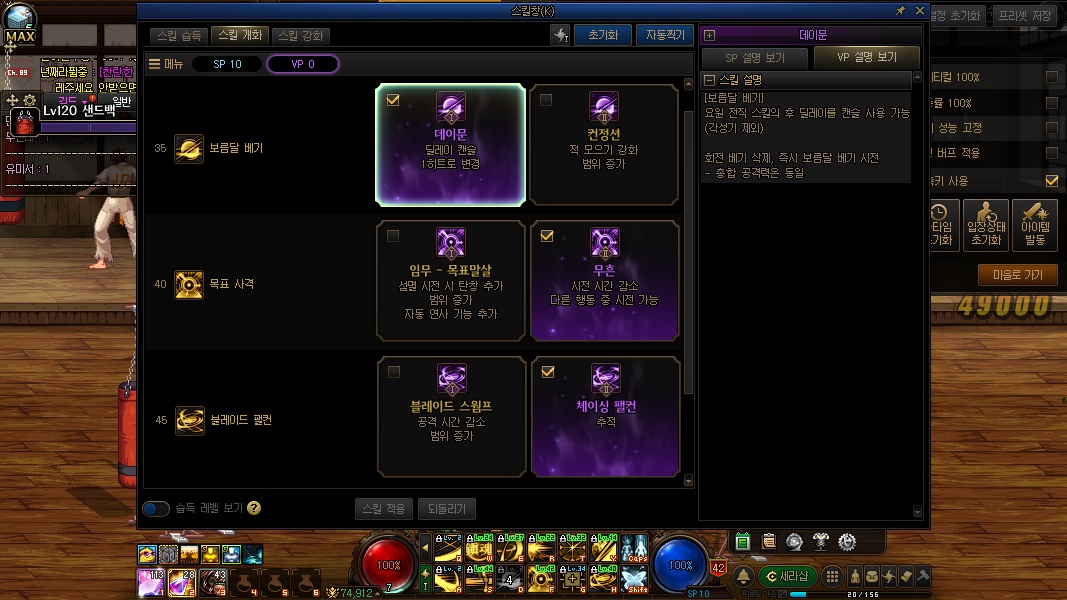Open the 세라샵 shop
This screenshot has width=1067, height=600.
point(788,576)
